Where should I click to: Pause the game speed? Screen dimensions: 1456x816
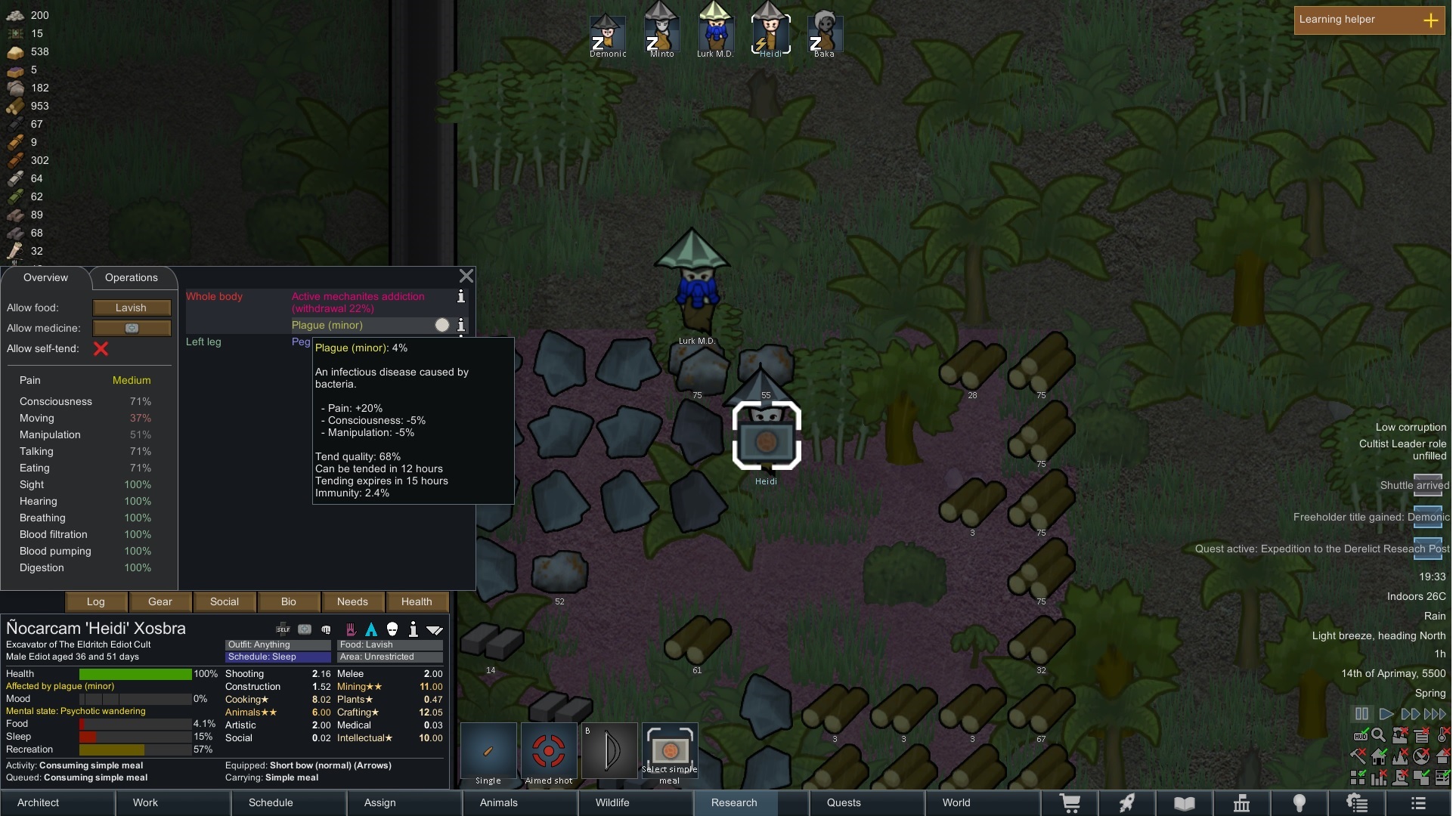pyautogui.click(x=1362, y=714)
